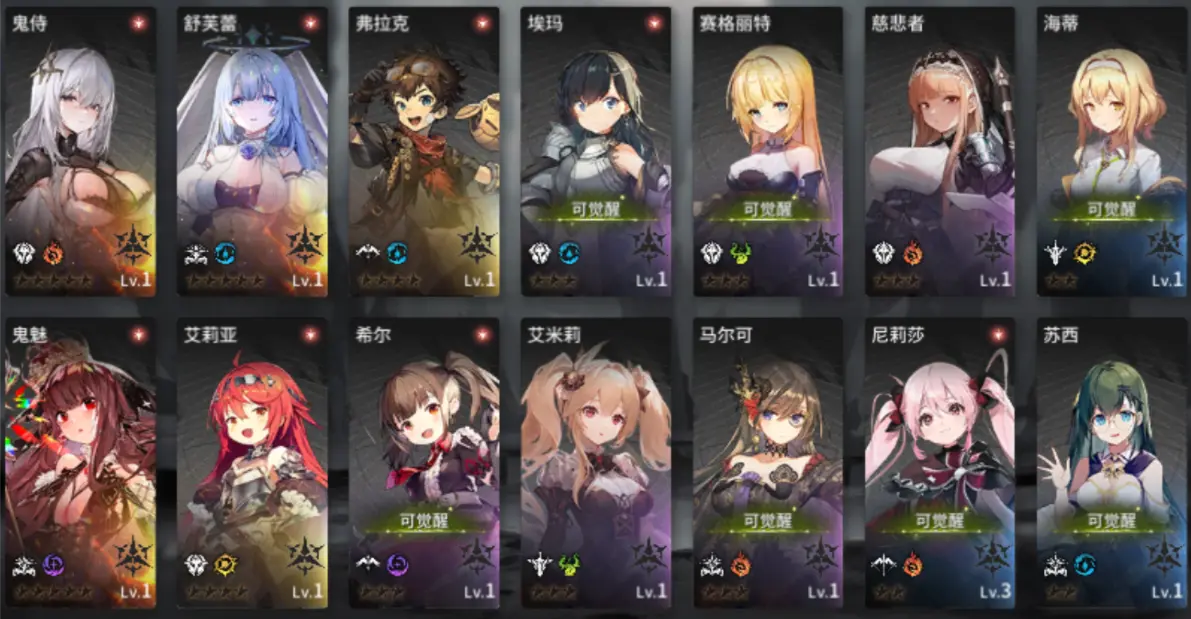The width and height of the screenshot is (1191, 619).
Task: Click the 马尔可 character card
Action: point(768,462)
